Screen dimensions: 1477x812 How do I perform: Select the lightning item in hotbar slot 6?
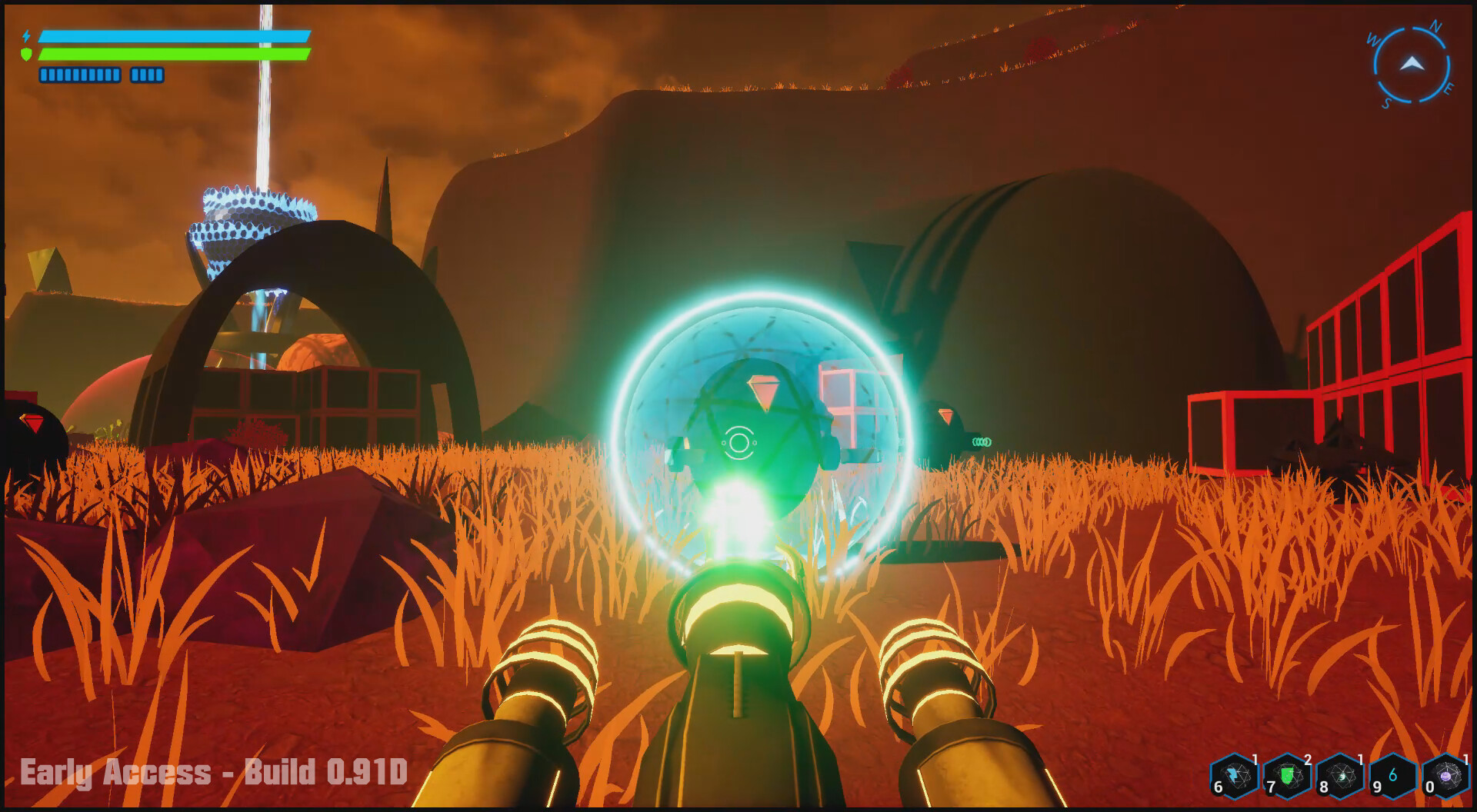1233,775
